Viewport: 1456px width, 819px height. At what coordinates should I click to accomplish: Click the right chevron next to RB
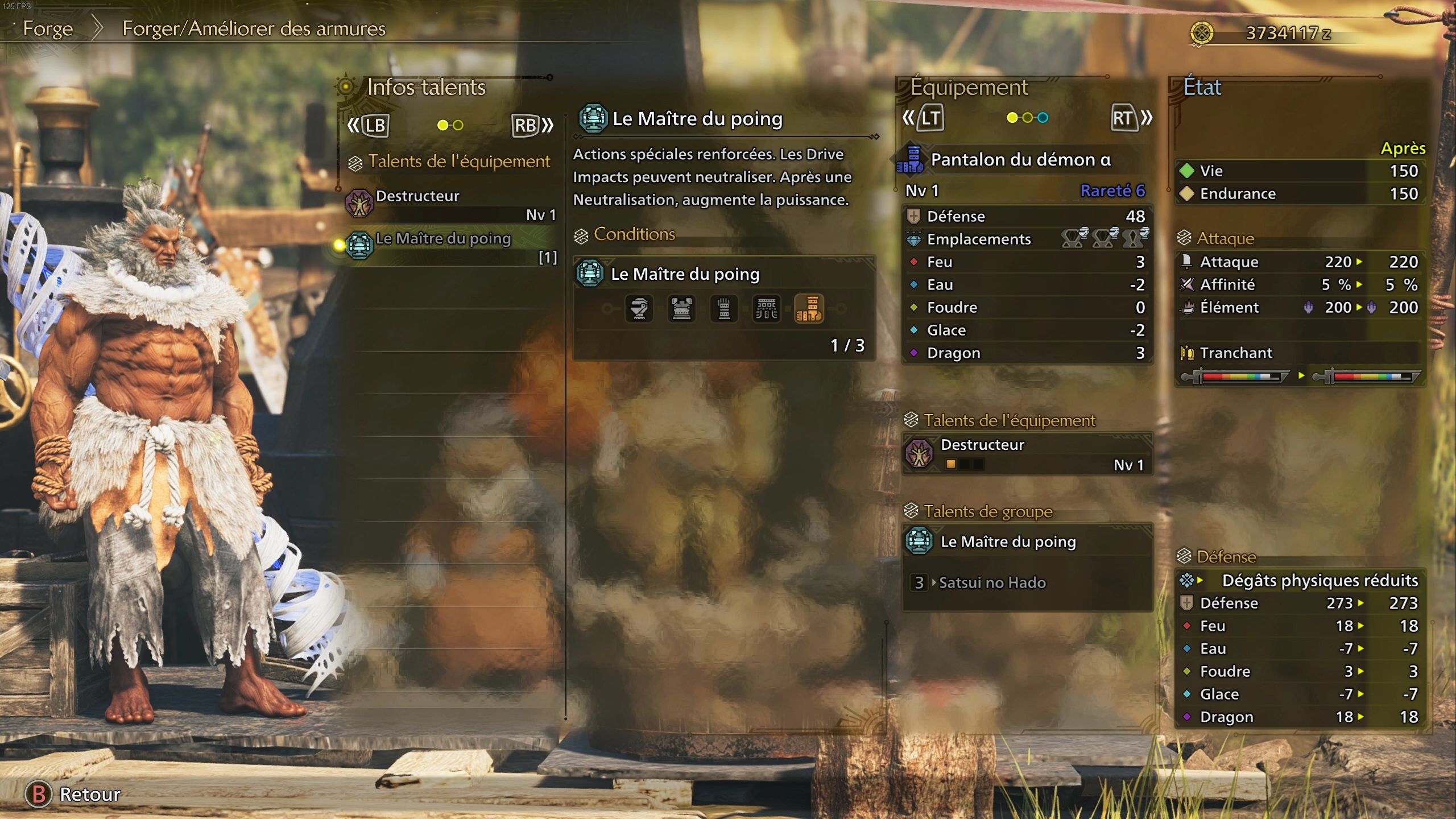point(548,126)
